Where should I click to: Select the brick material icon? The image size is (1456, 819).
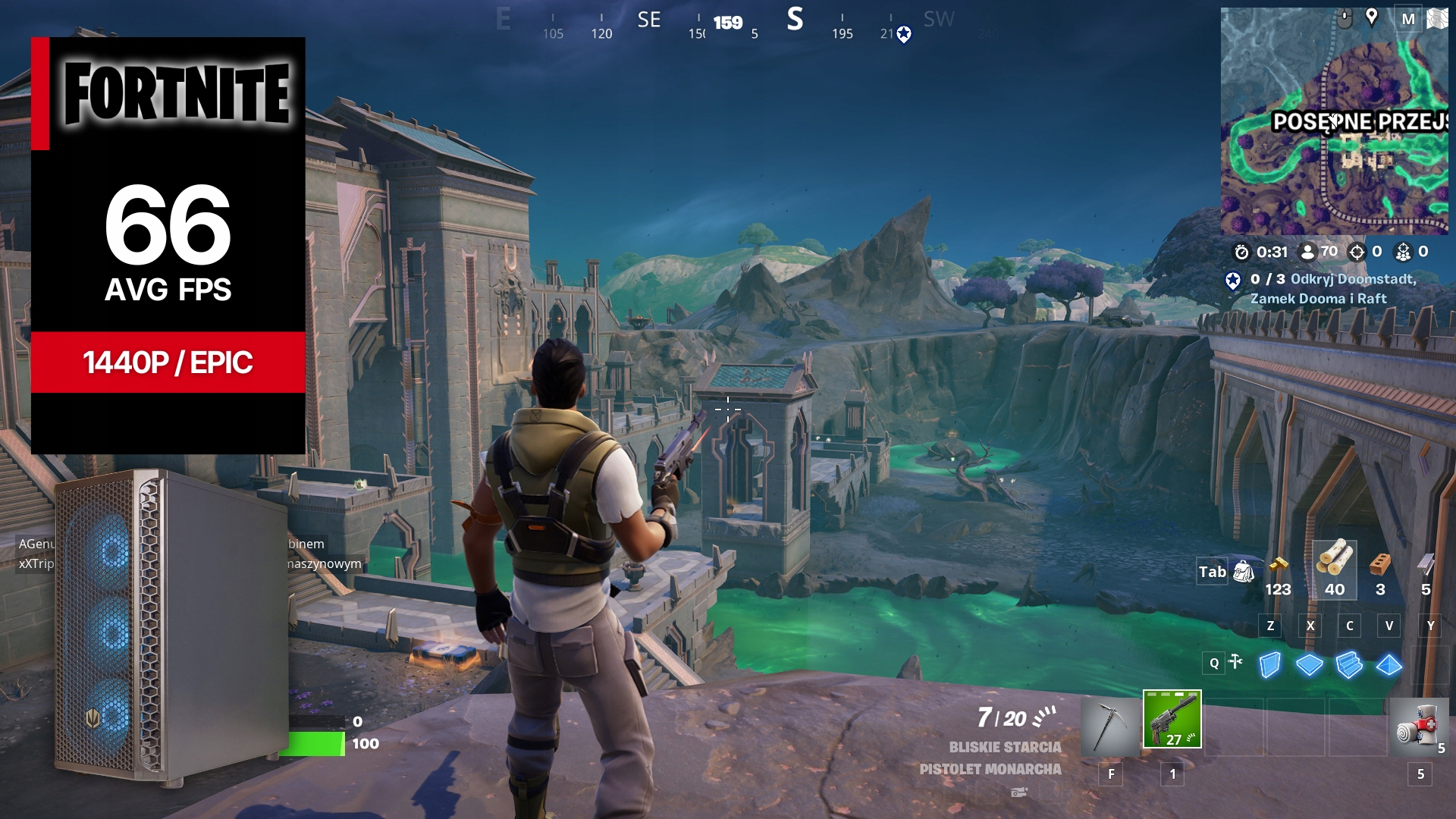(x=1380, y=566)
